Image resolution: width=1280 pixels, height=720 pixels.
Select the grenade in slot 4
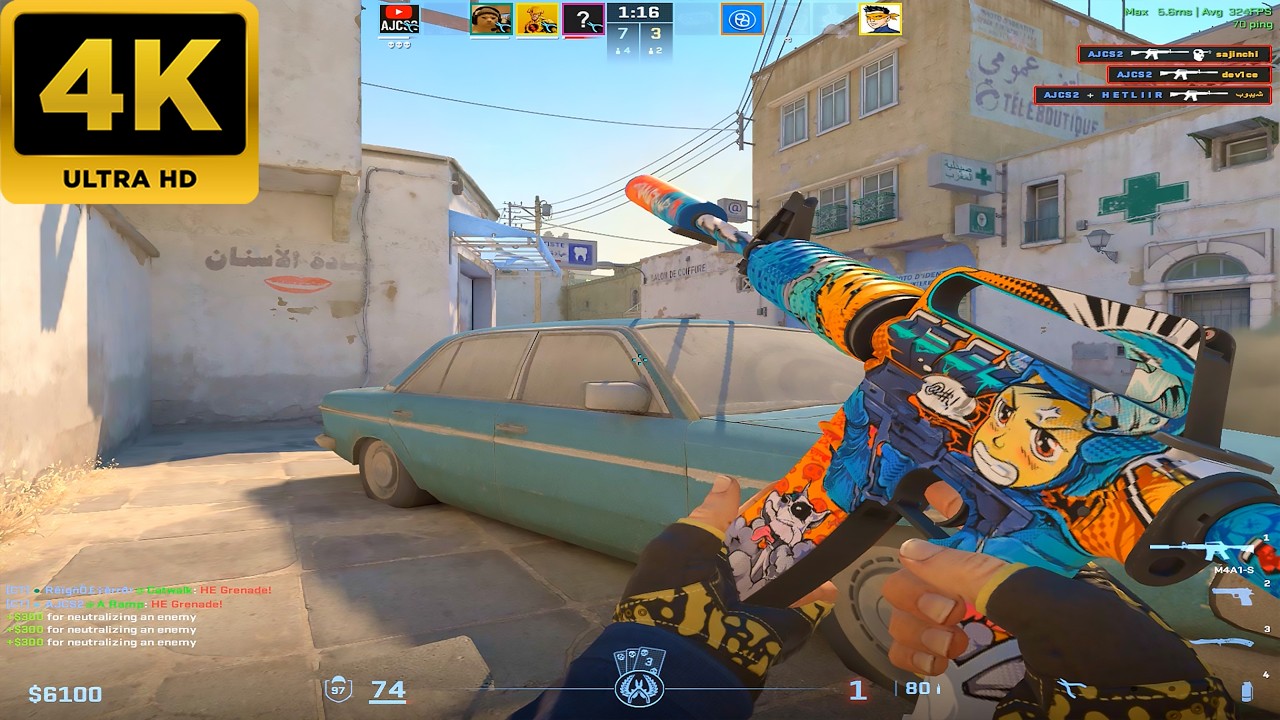[x=1246, y=690]
